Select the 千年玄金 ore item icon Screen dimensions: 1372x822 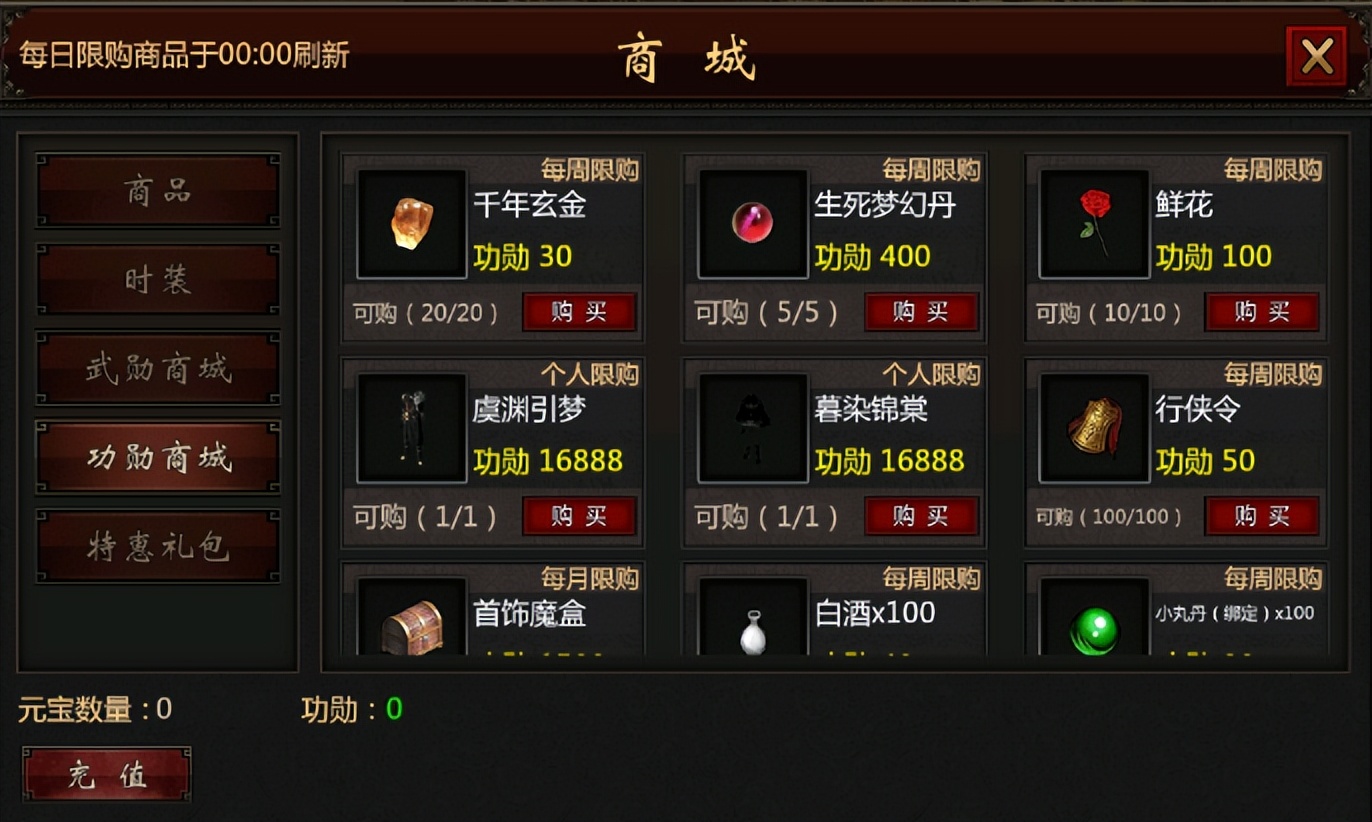click(410, 222)
